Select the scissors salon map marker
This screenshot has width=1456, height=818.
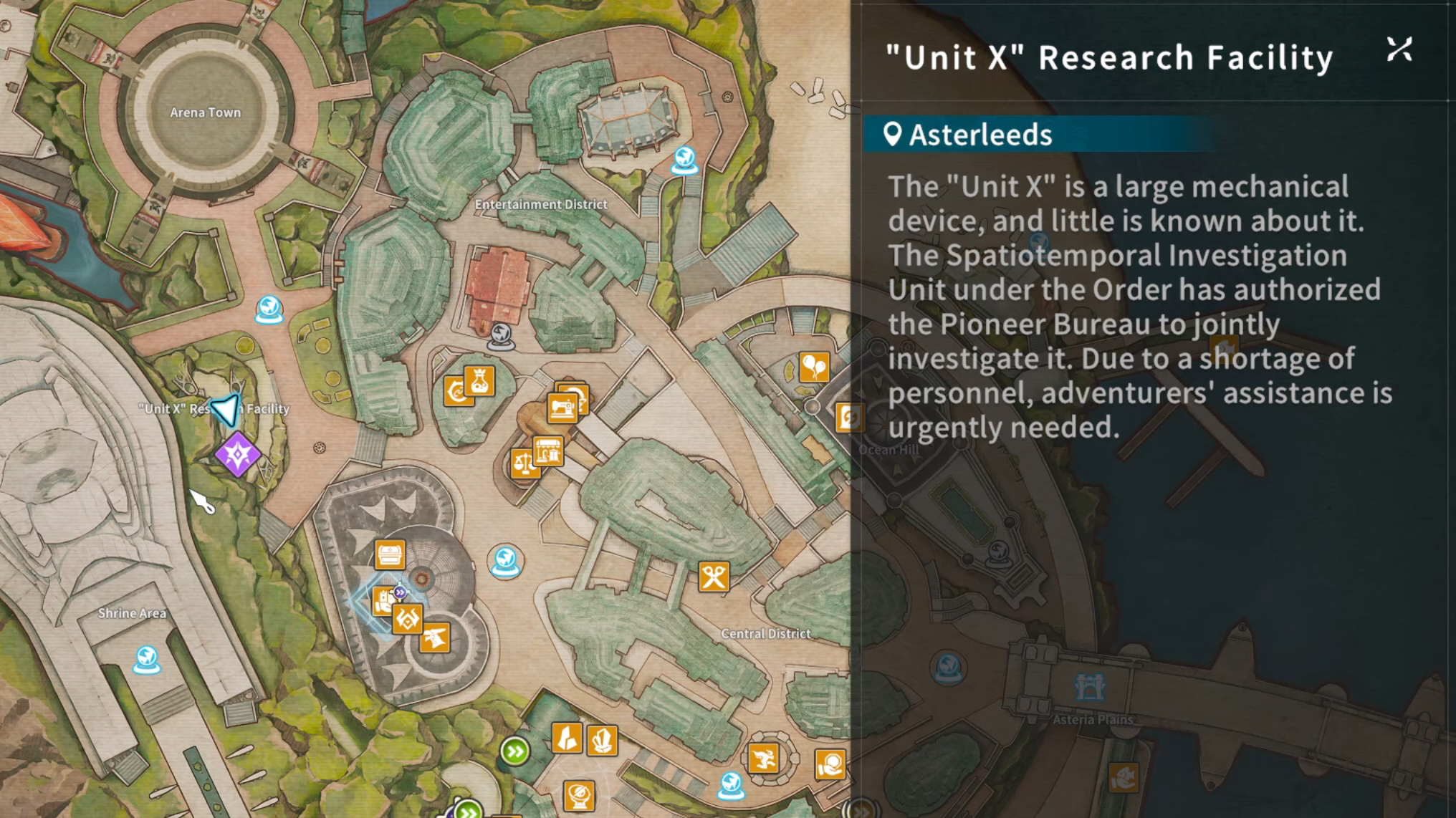point(714,577)
